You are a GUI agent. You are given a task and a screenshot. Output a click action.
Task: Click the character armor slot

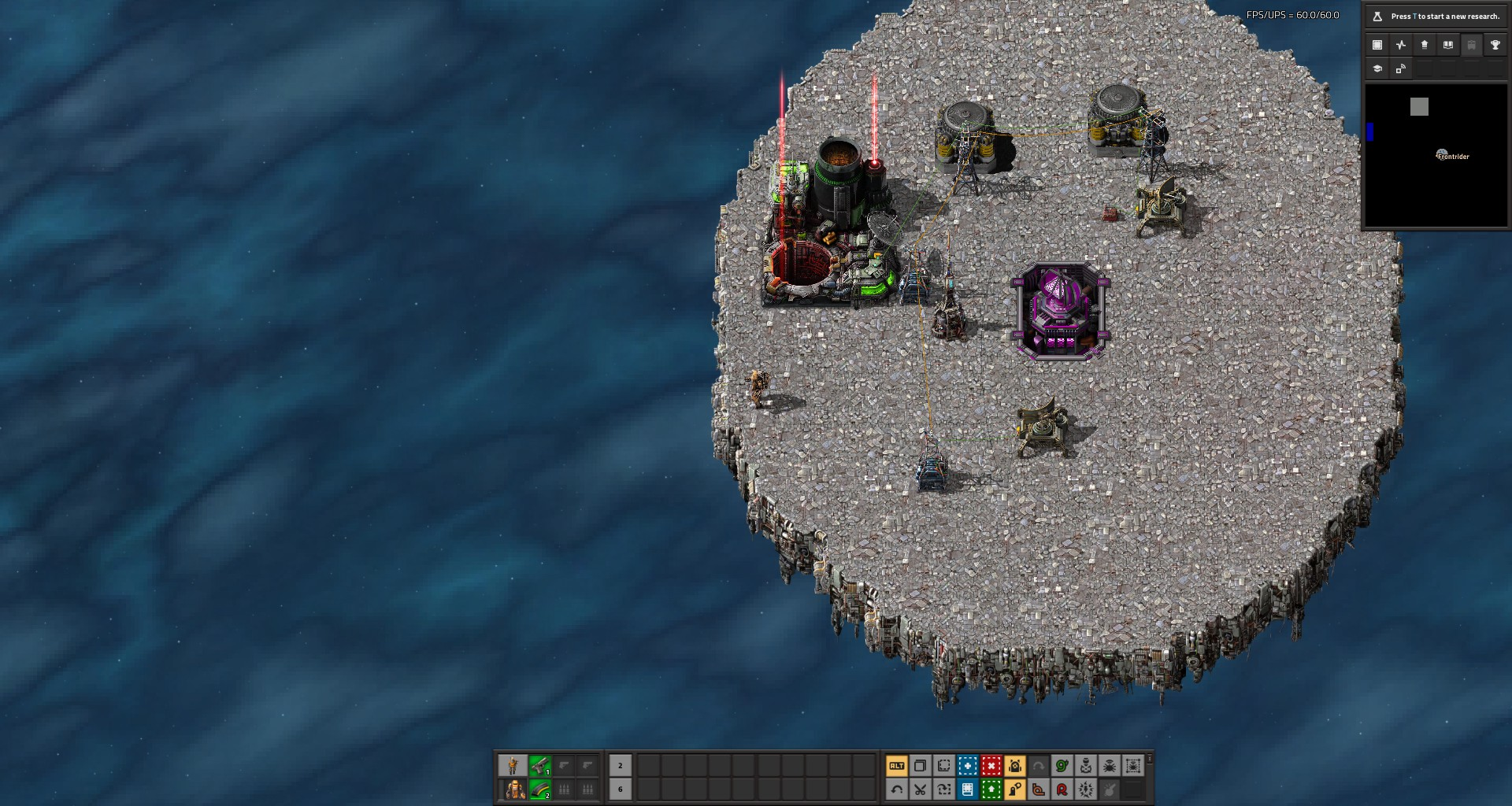pyautogui.click(x=515, y=789)
